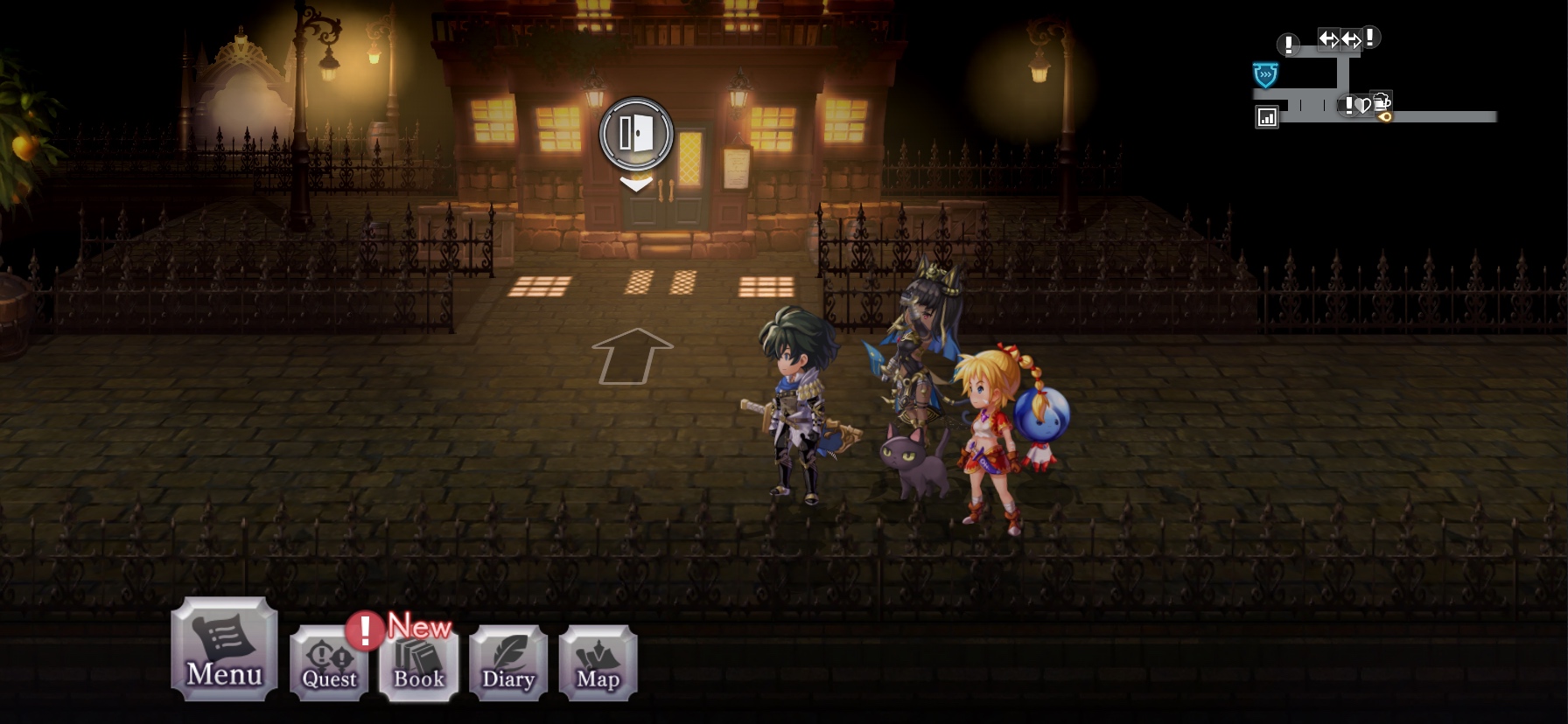Select the beer mug tavern marker
This screenshot has height=724, width=1568.
(x=1381, y=101)
